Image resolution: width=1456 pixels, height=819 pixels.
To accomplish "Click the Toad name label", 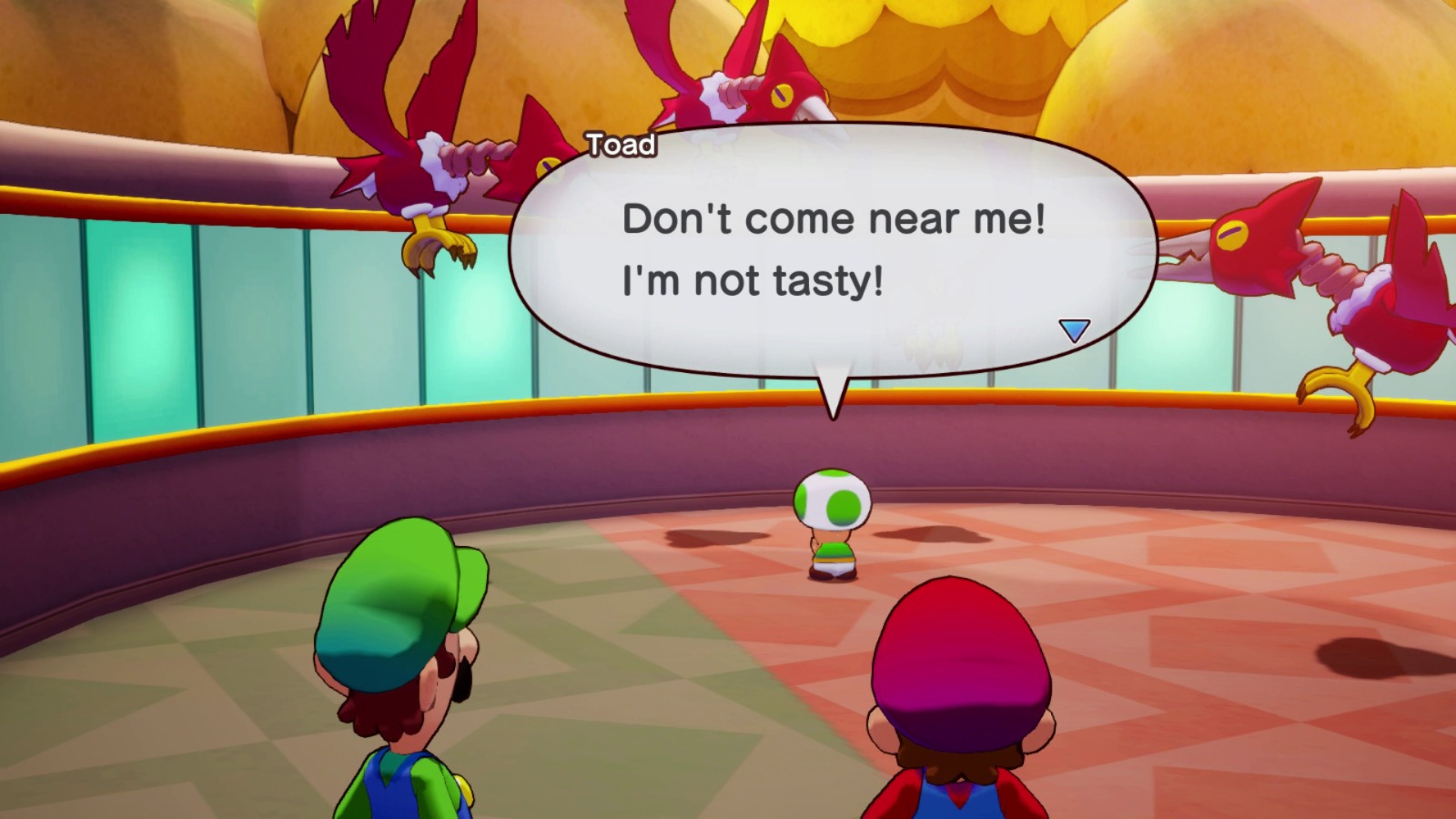I will click(x=619, y=146).
